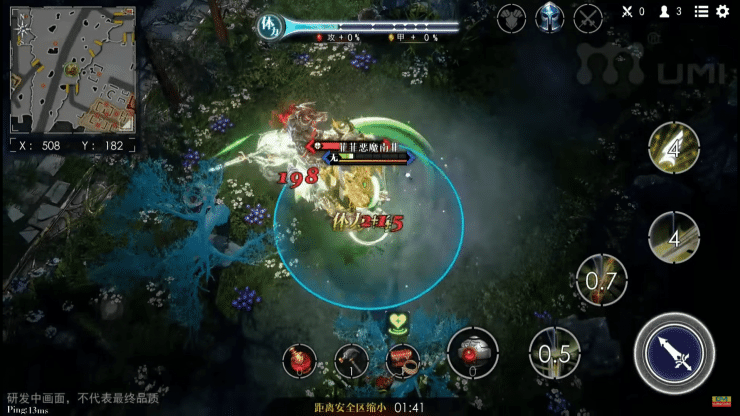740x416 pixels.
Task: Use the round bomb item slot
Action: point(473,353)
